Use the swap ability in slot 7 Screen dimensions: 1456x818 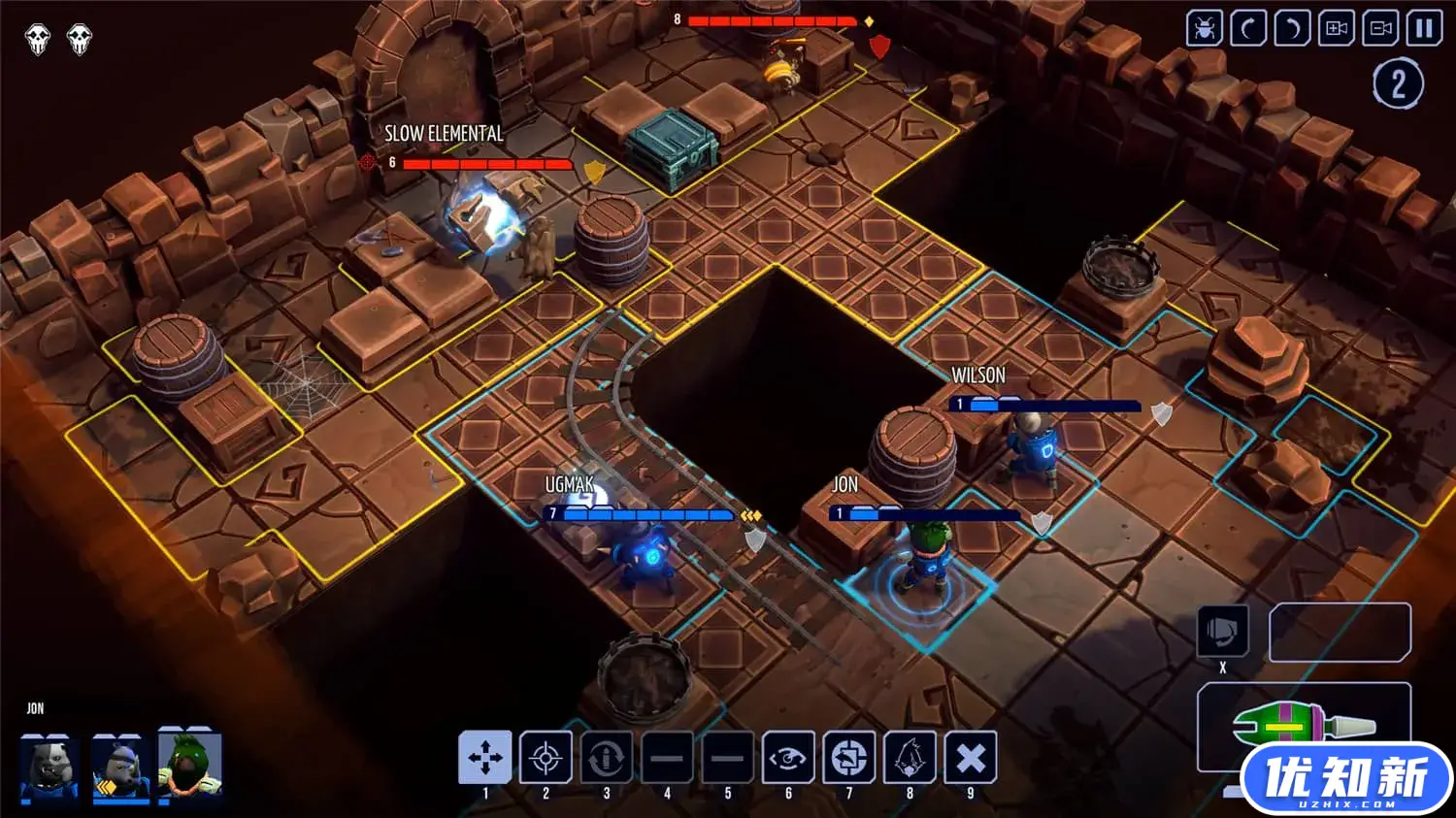(849, 757)
